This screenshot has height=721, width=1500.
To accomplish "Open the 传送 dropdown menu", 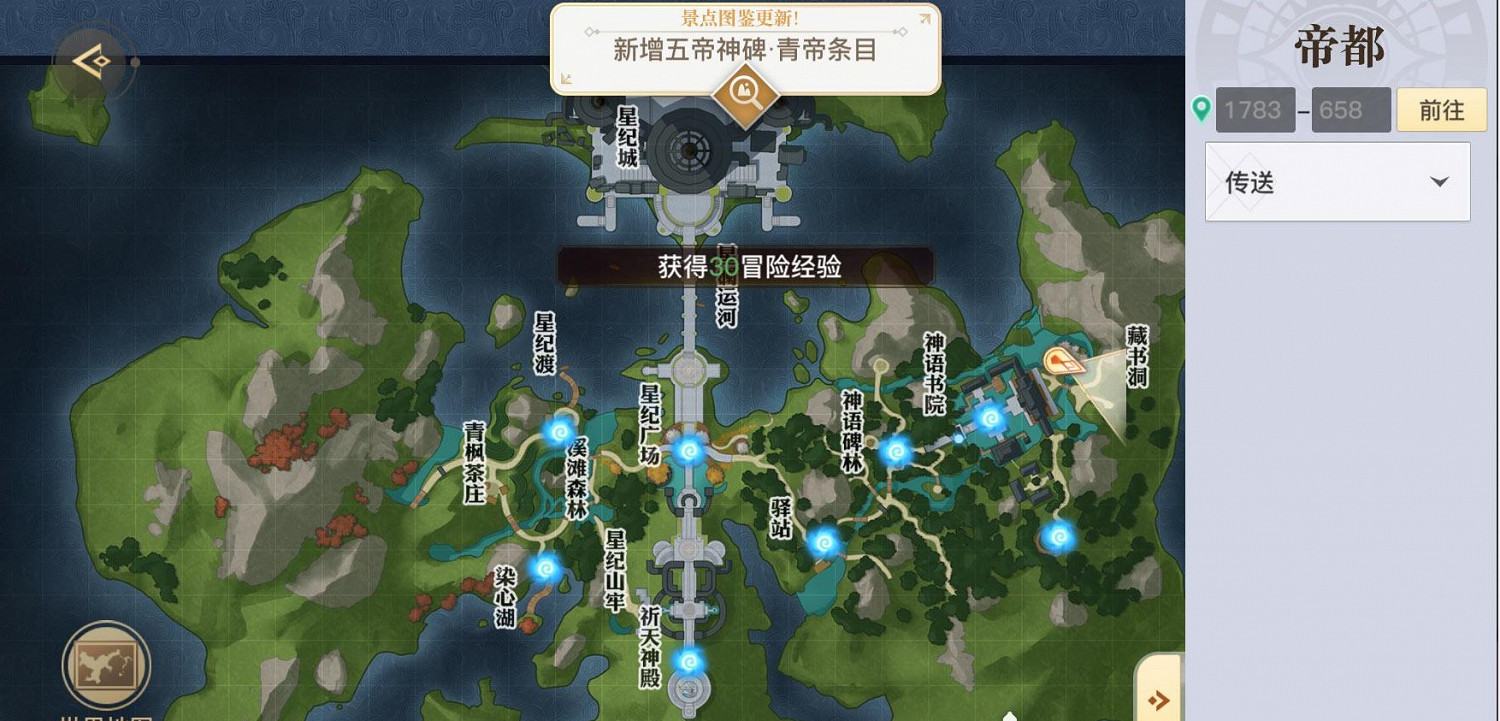I will [x=1337, y=181].
